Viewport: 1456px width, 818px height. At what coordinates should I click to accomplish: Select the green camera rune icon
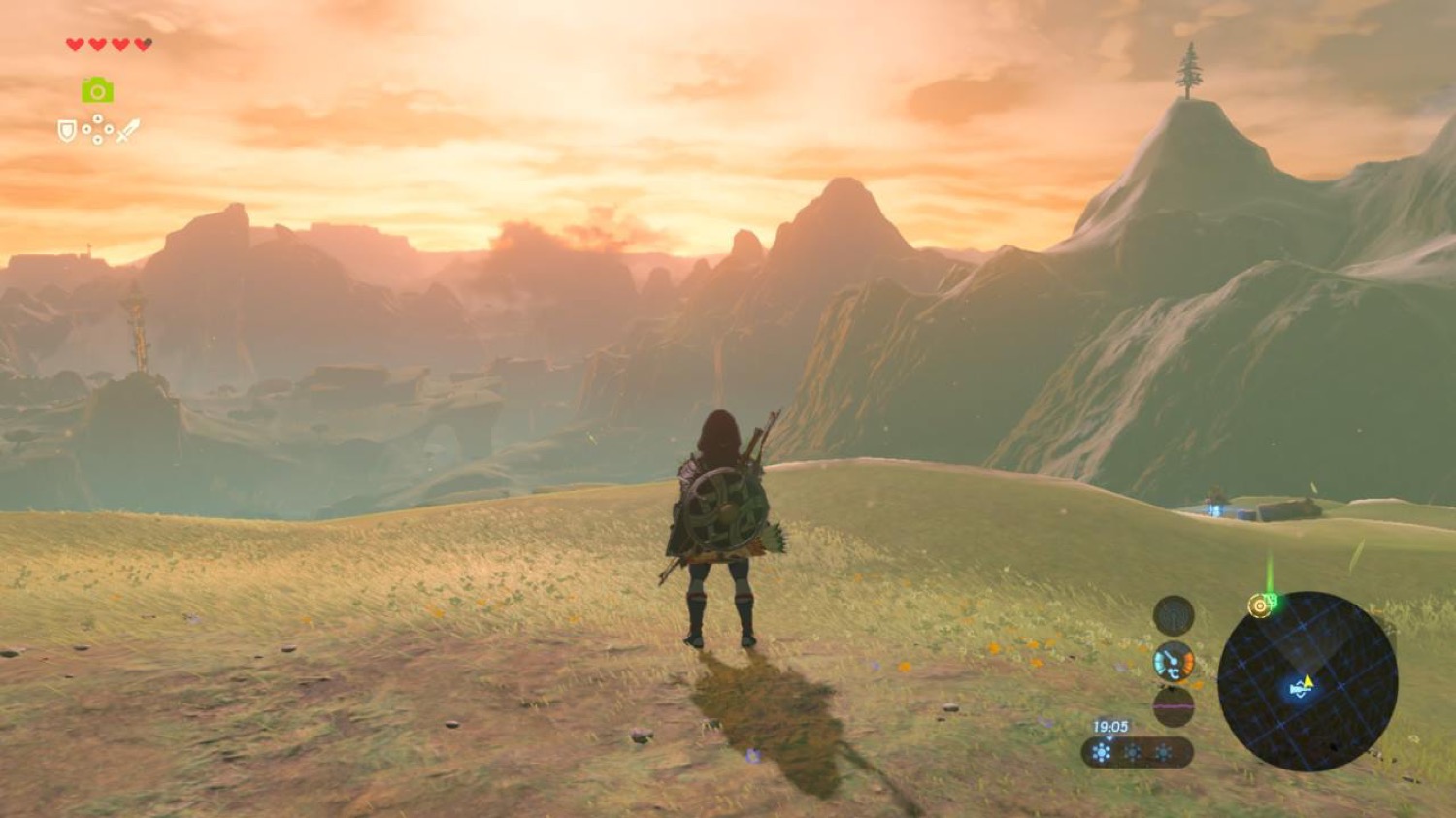[x=97, y=90]
